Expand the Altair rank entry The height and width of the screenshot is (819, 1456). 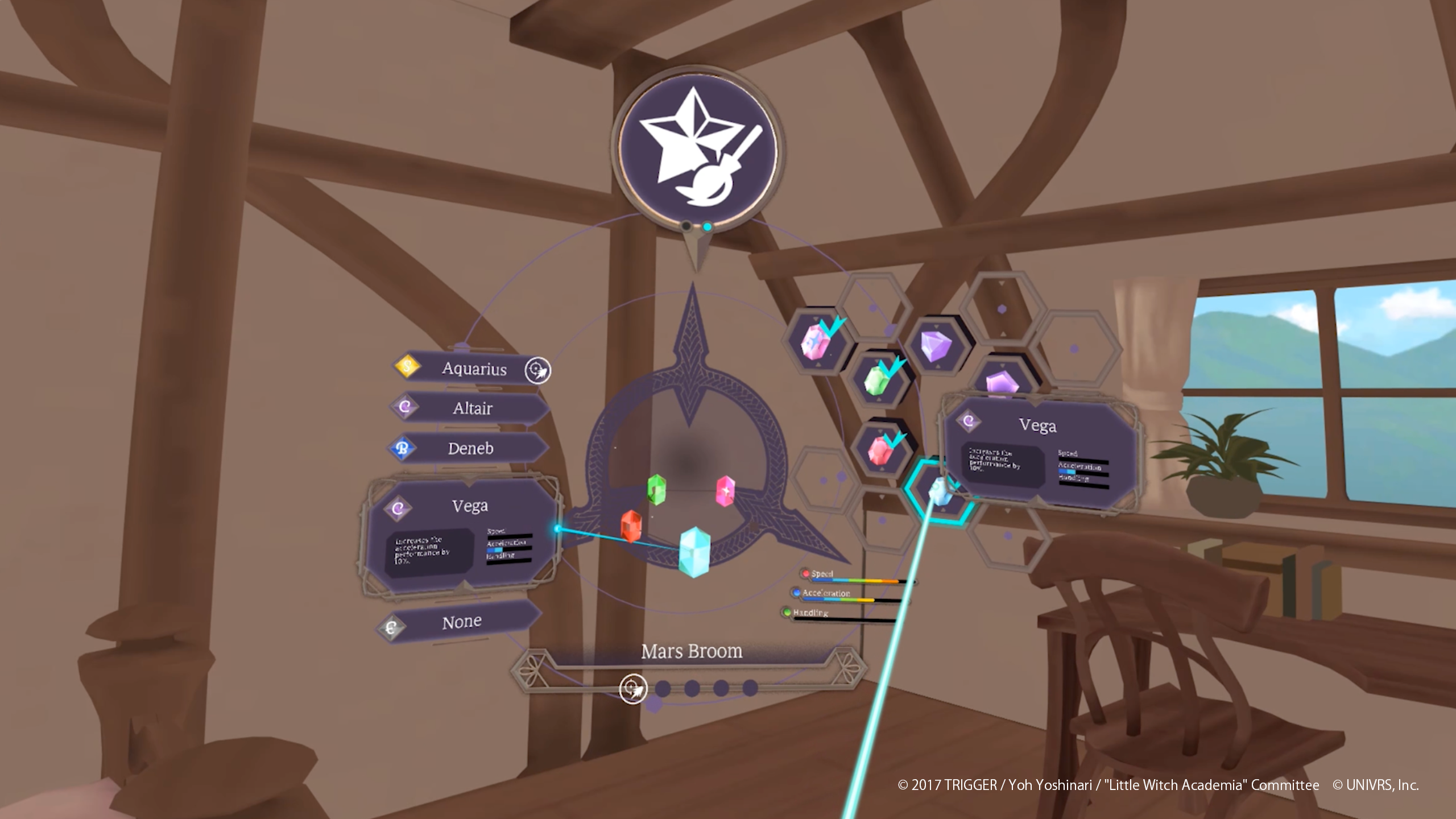pos(473,409)
